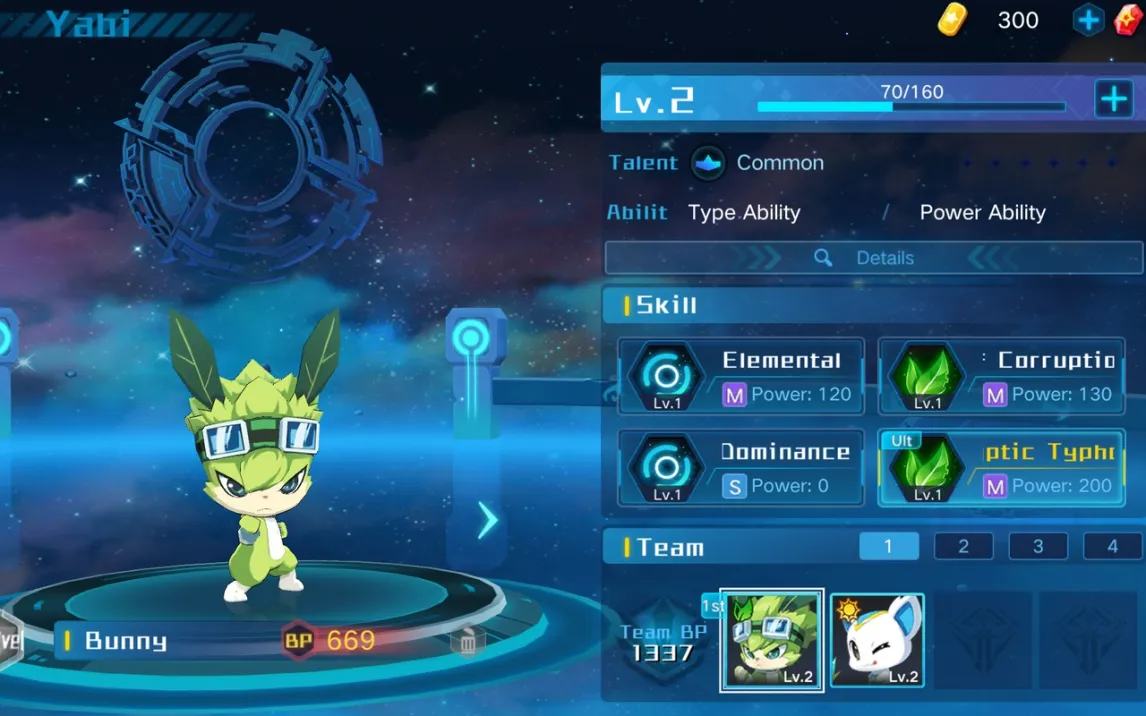Select the Dominance skill with Power 0
This screenshot has height=716, width=1146.
741,468
